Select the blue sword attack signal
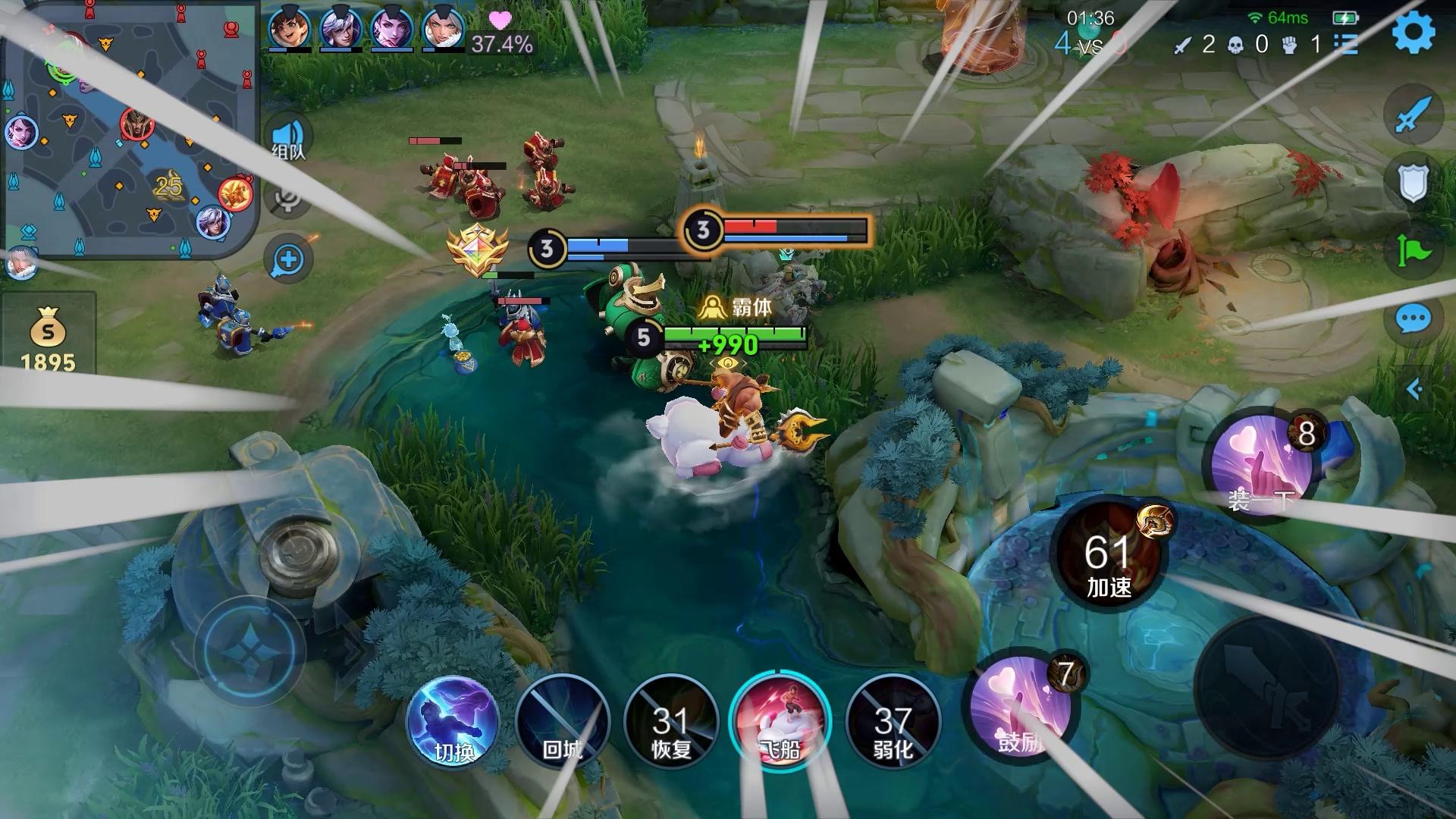1456x819 pixels. coord(1413,115)
